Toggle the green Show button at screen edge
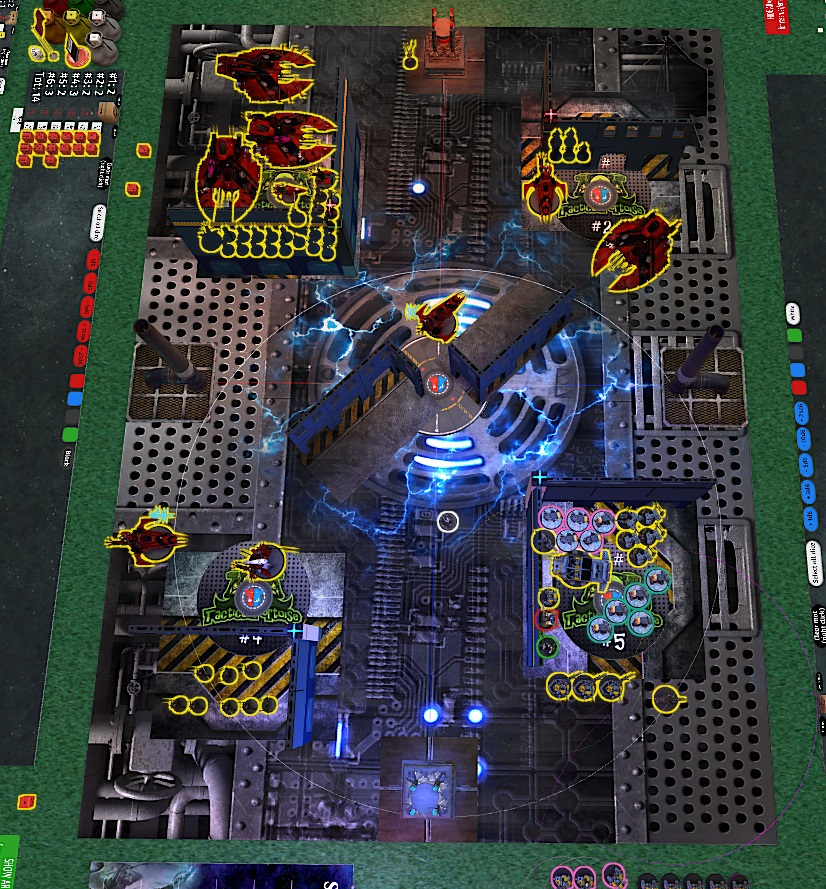Image resolution: width=826 pixels, height=889 pixels. (x=6, y=862)
